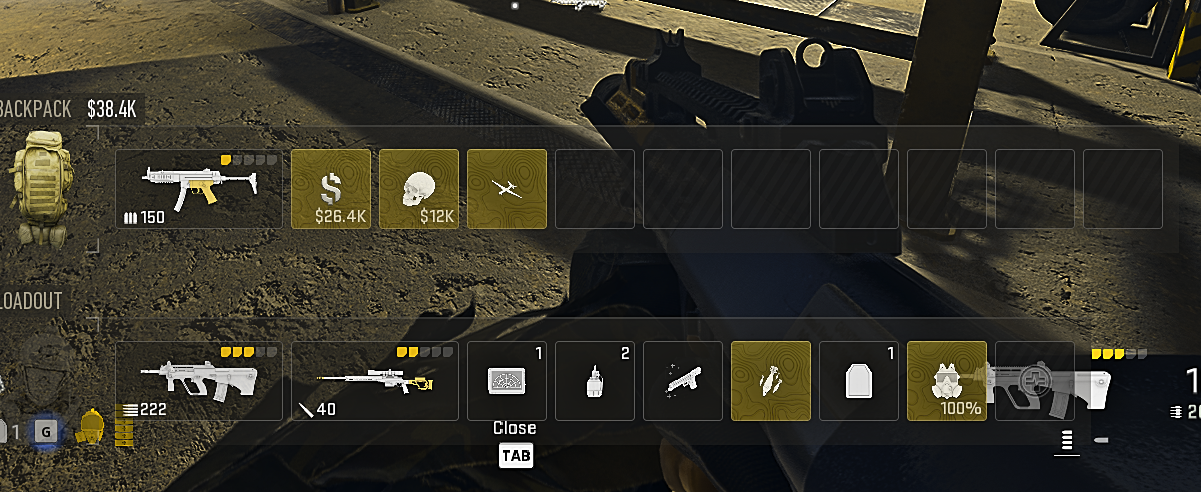Select the sparkling gun icon slot
Viewport: 1201px width, 492px height.
click(x=683, y=381)
